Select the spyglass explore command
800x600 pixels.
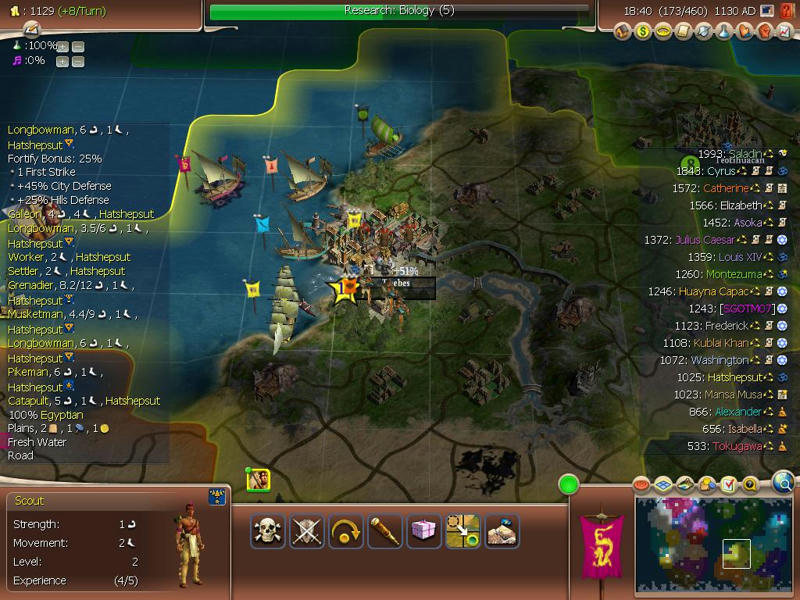pyautogui.click(x=385, y=530)
